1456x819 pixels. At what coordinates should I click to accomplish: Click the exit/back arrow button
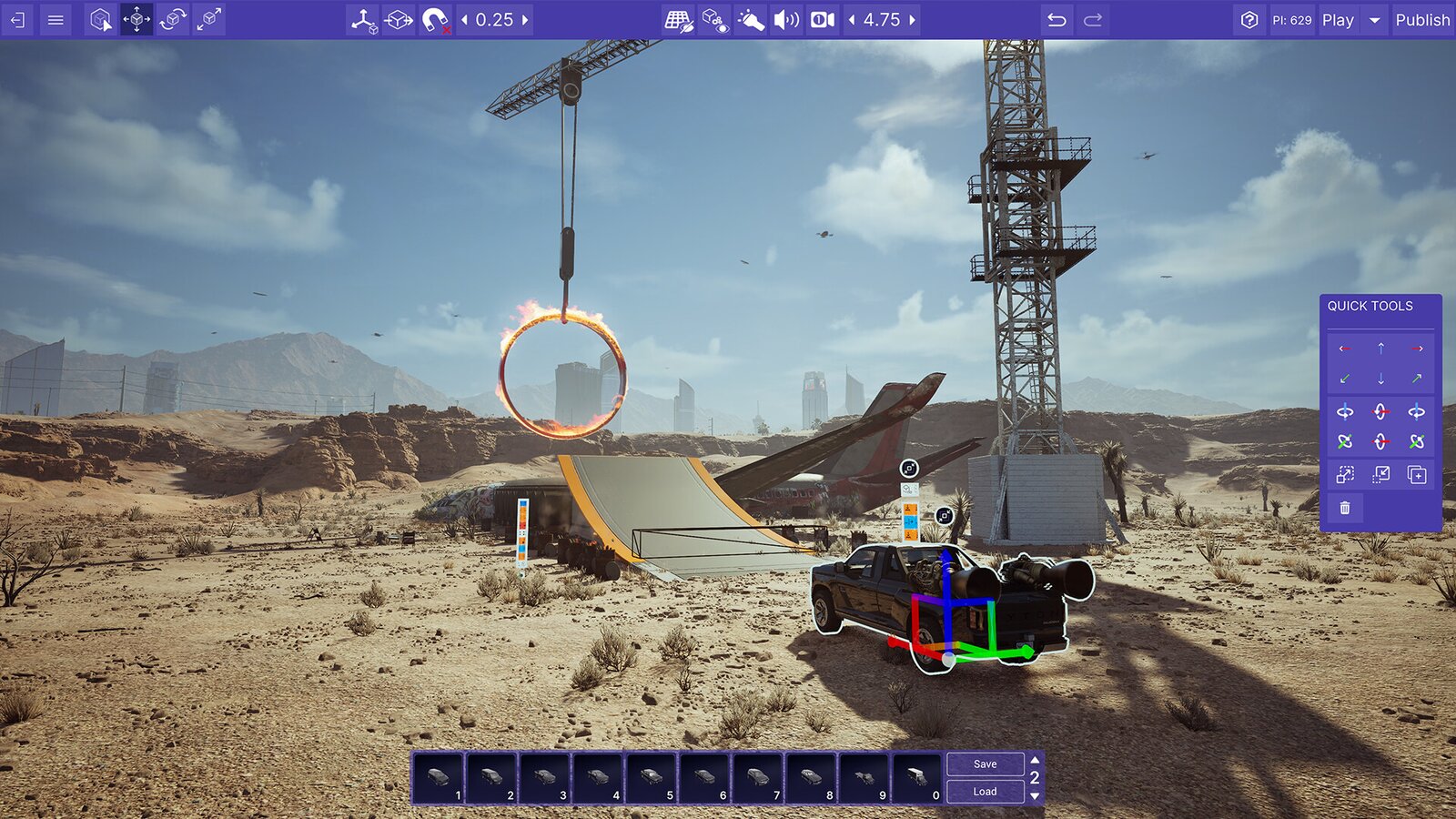[x=17, y=19]
